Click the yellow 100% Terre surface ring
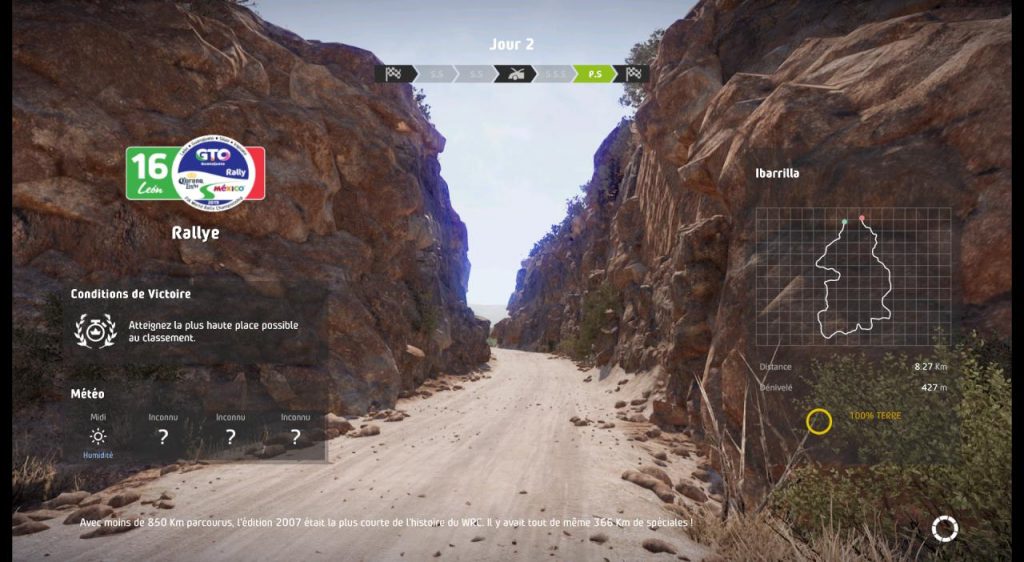The image size is (1024, 562). (x=818, y=421)
